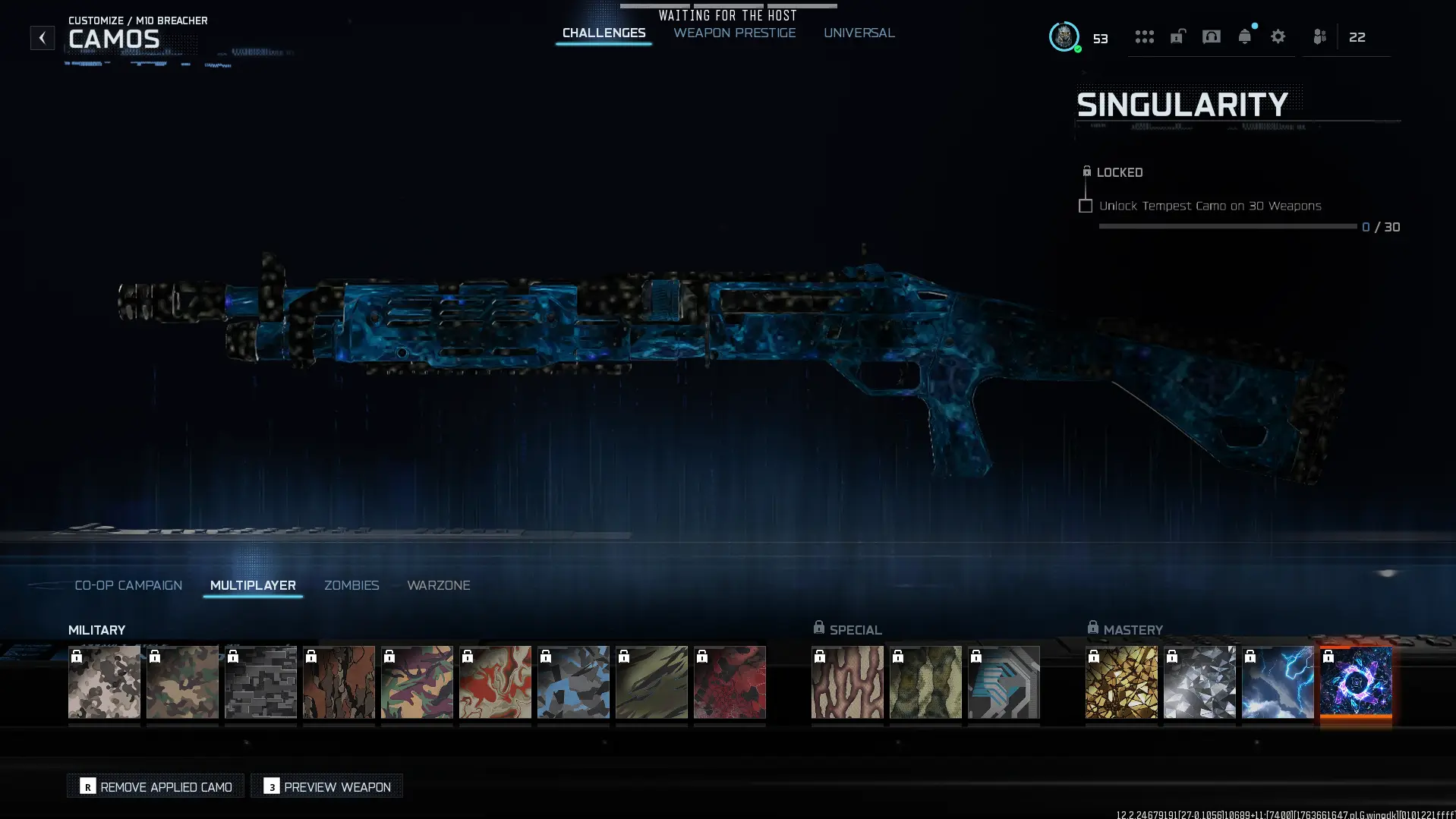Click Preview Weapon
This screenshot has height=819, width=1456.
pos(326,786)
